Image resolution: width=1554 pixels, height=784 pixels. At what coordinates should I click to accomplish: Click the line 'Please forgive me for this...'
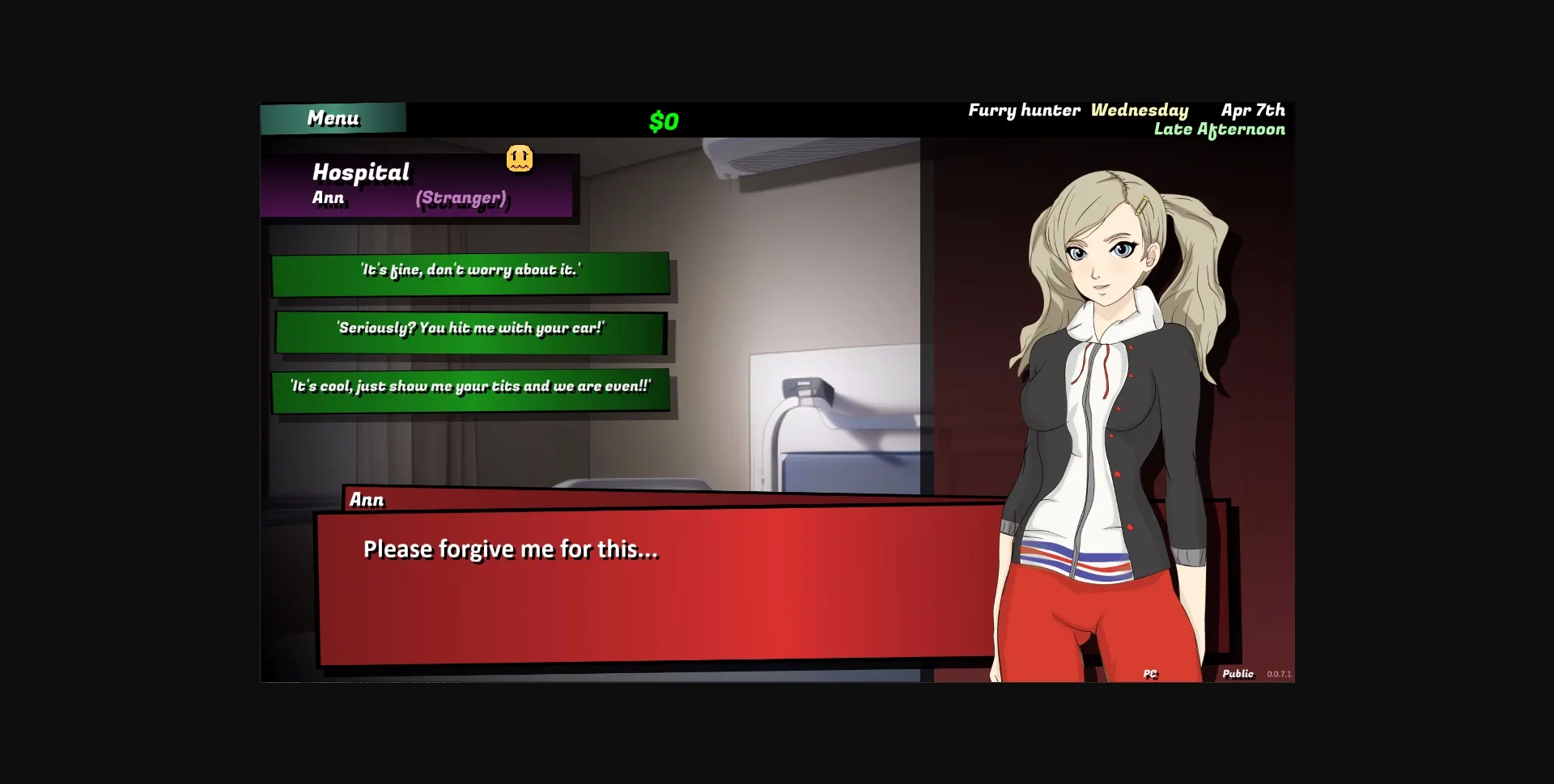(x=512, y=549)
